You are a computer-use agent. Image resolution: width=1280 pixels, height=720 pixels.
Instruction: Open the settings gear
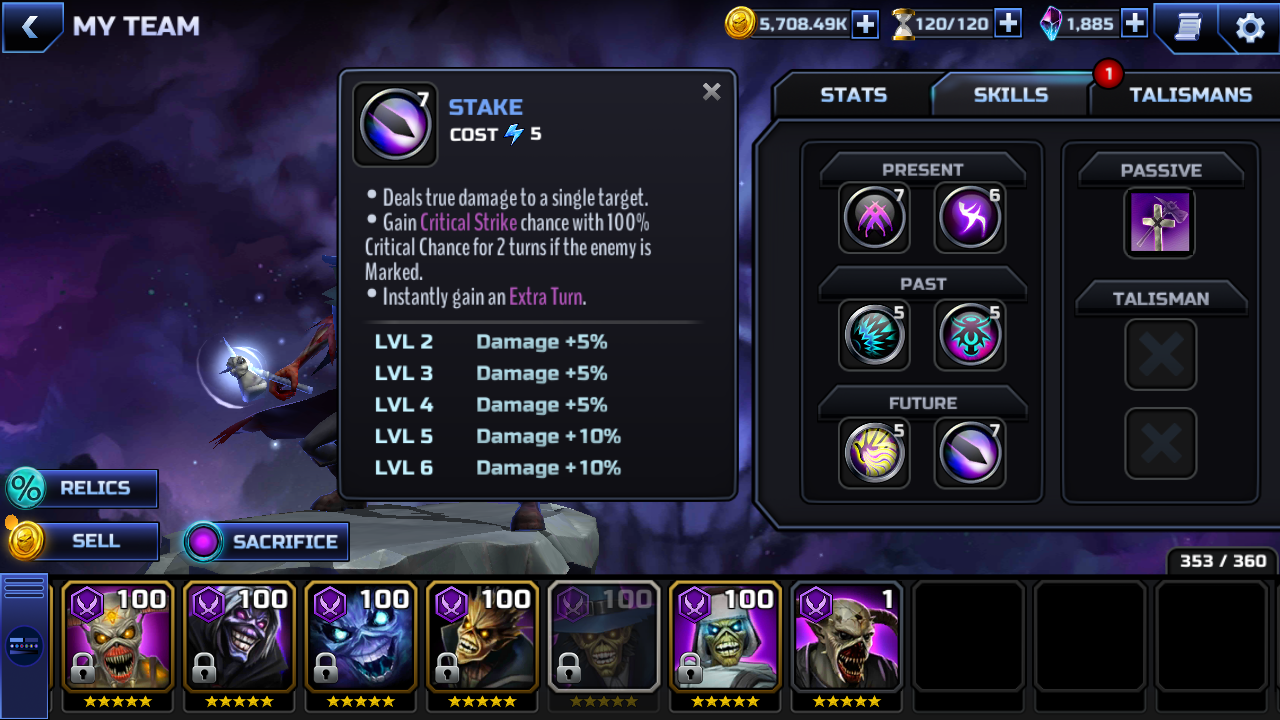click(1250, 27)
